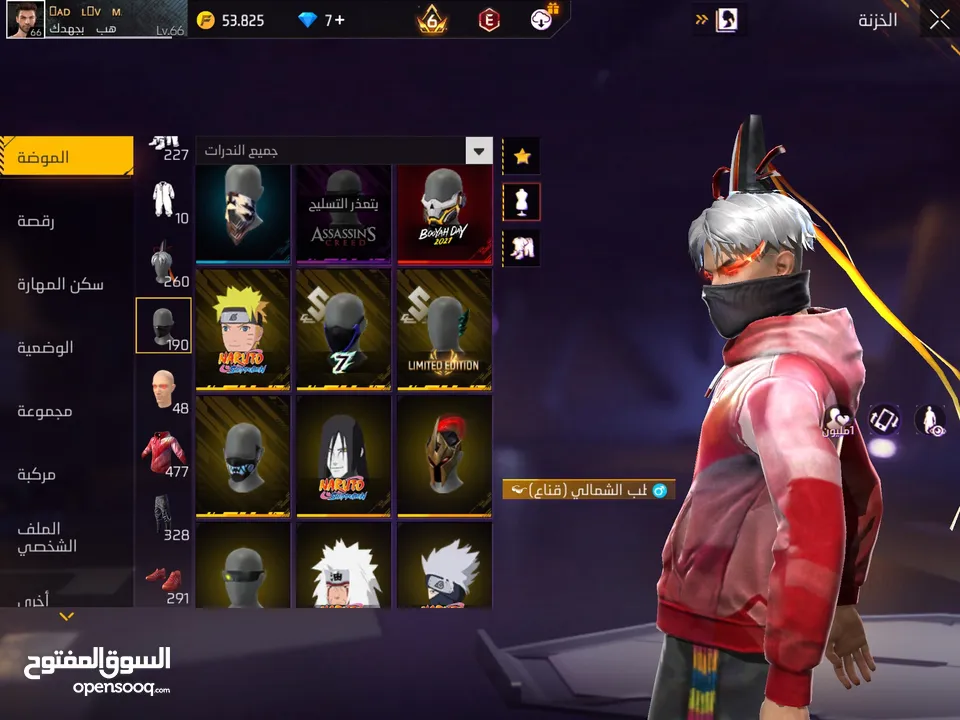
Task: Open the player profile avatar
Action: (x=25, y=19)
